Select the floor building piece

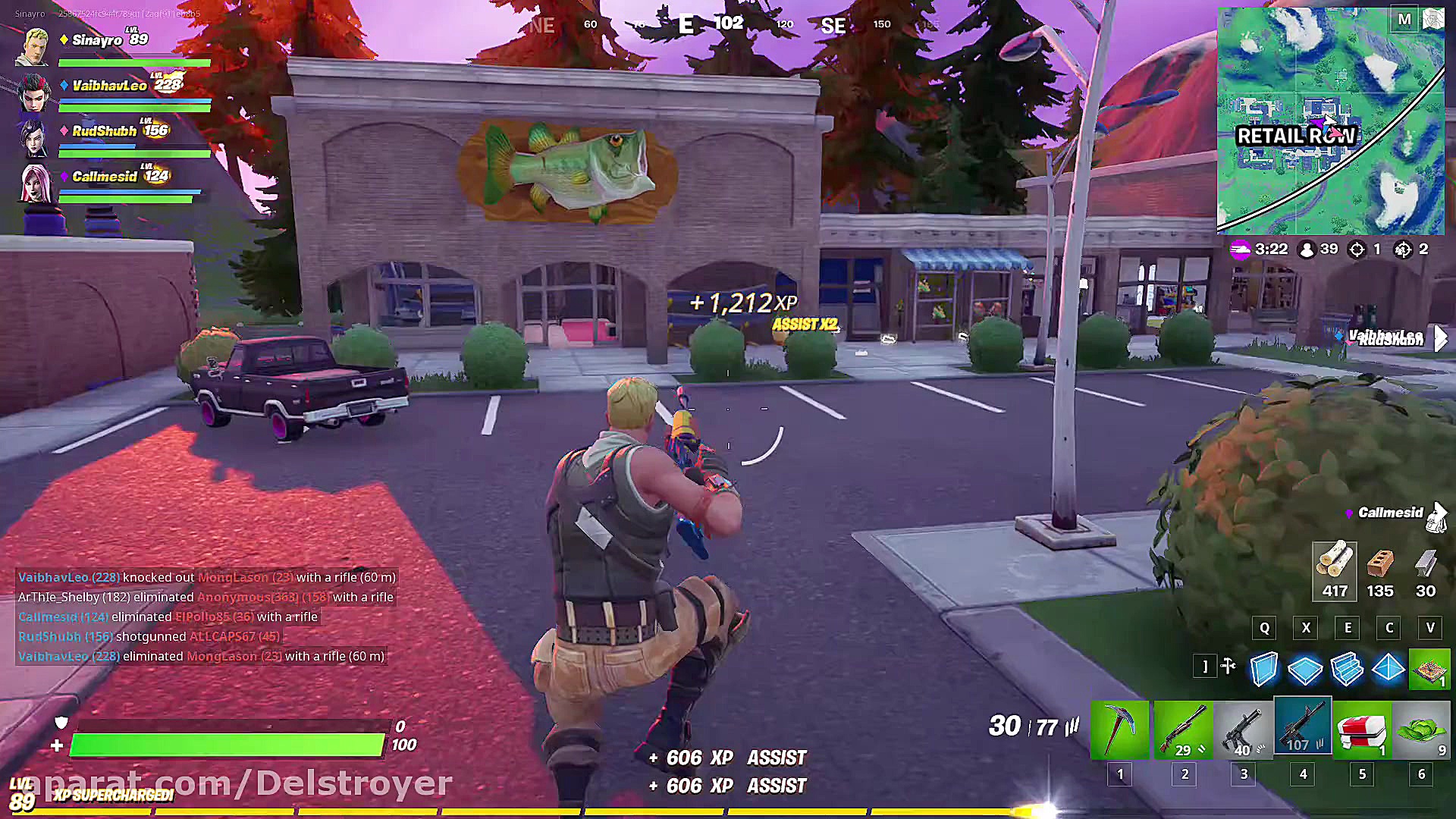(x=1306, y=670)
